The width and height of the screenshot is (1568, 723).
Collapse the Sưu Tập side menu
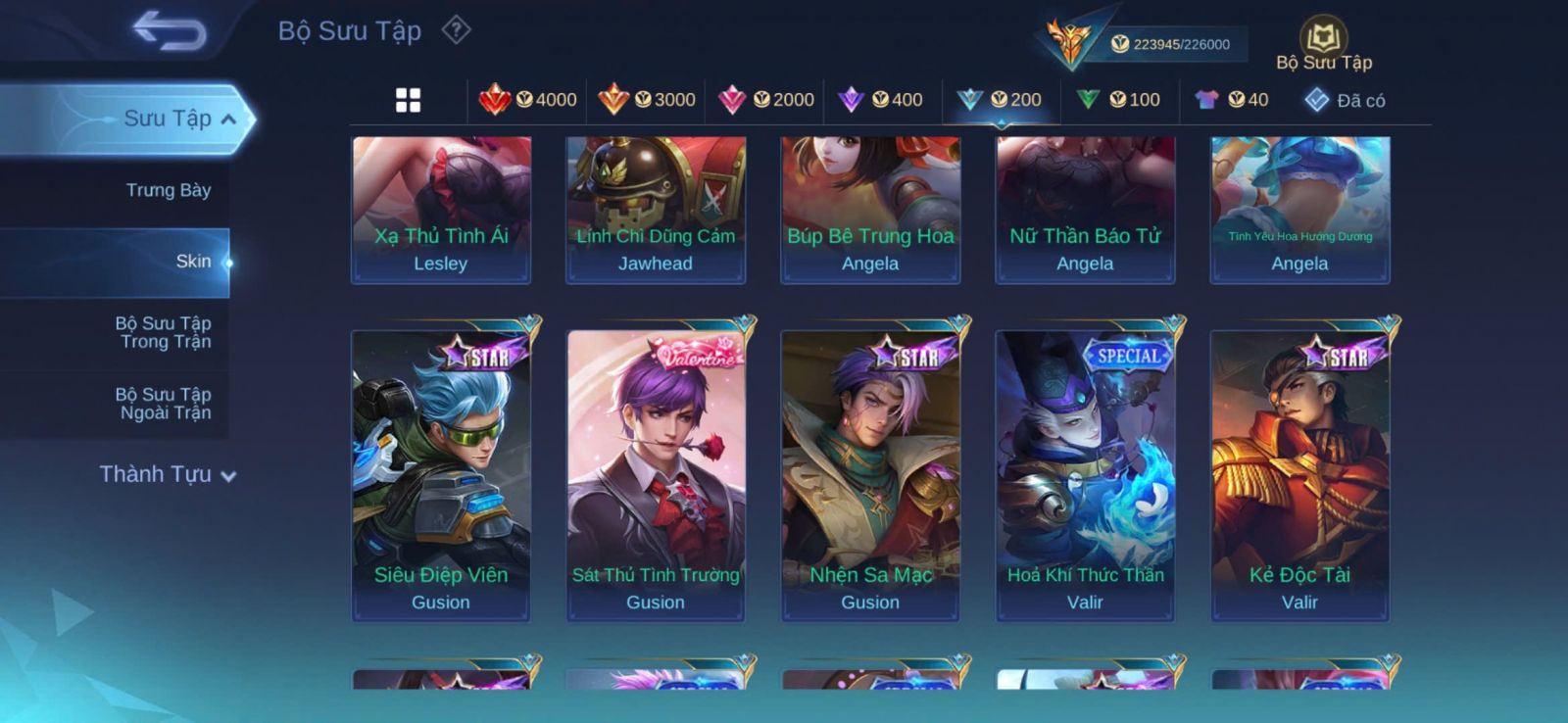(x=227, y=120)
